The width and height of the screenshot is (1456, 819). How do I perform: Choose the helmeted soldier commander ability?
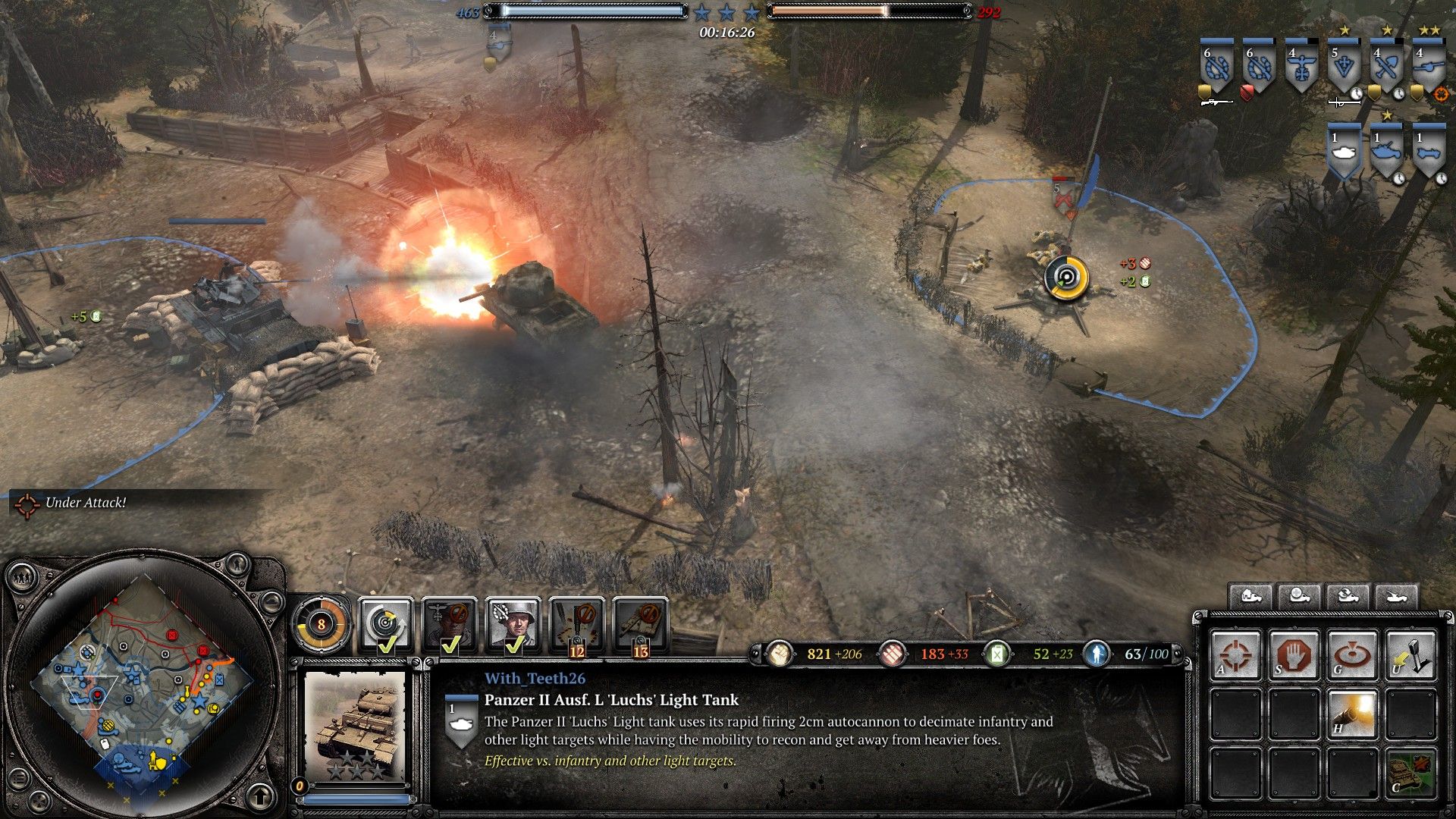513,626
